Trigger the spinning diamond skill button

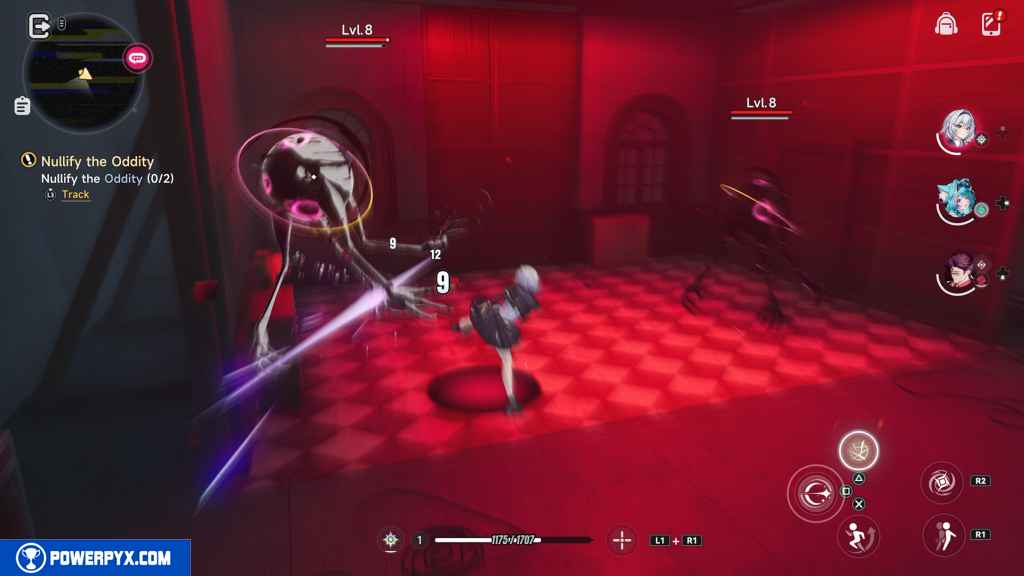pos(941,482)
